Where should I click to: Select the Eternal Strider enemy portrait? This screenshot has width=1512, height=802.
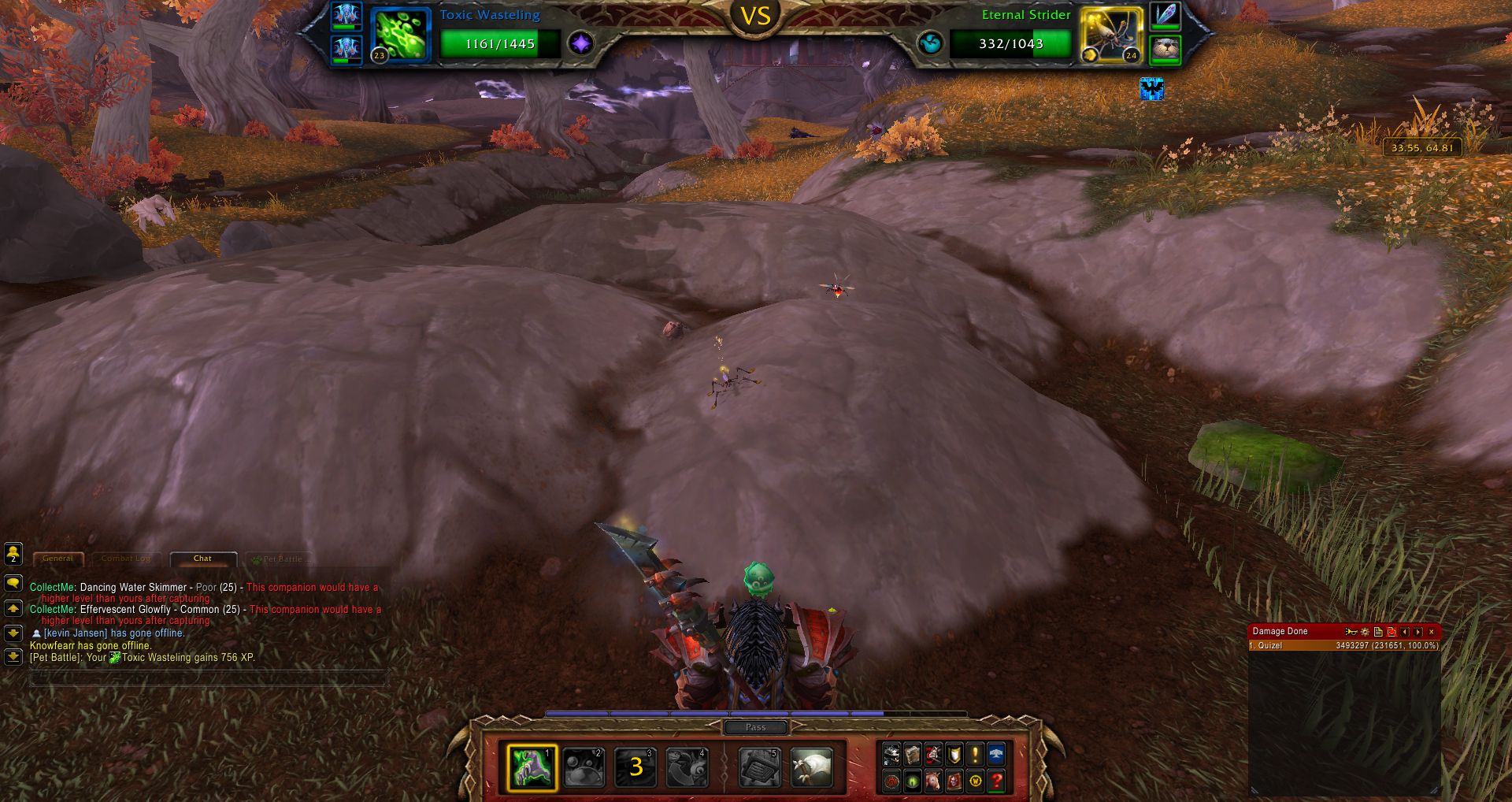[x=1111, y=35]
